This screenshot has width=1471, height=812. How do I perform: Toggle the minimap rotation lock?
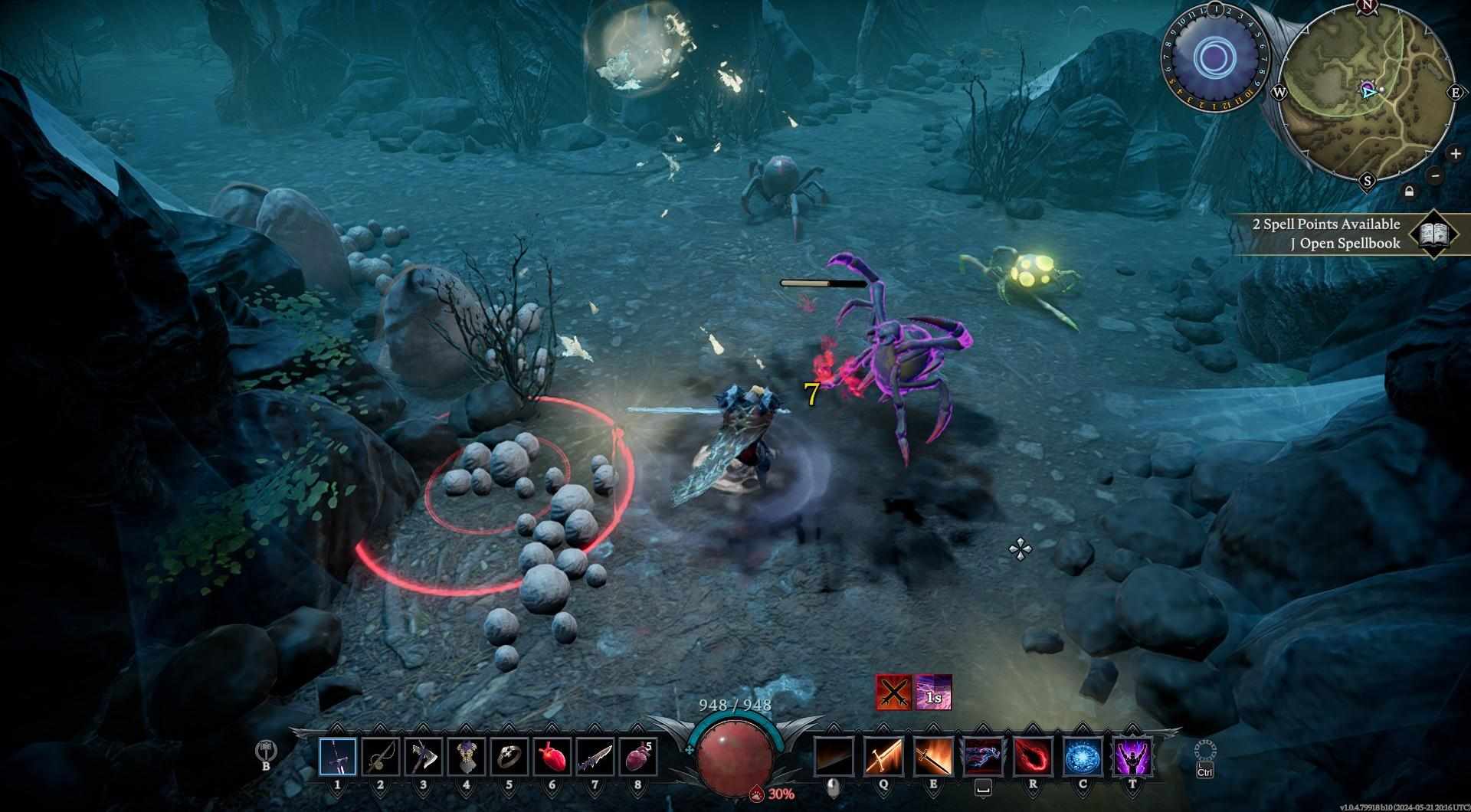pyautogui.click(x=1409, y=192)
